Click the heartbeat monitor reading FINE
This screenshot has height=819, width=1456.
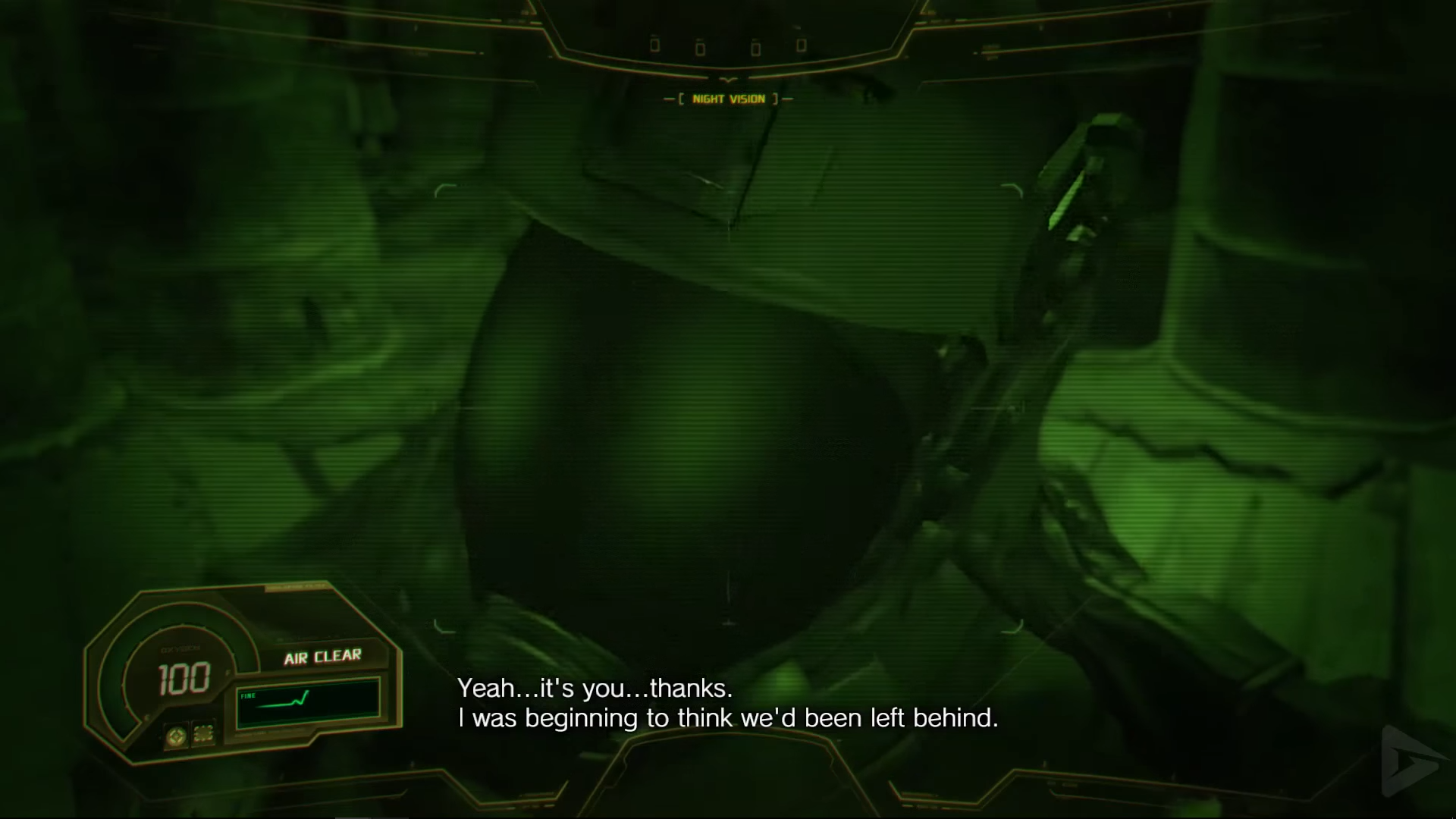tap(308, 703)
